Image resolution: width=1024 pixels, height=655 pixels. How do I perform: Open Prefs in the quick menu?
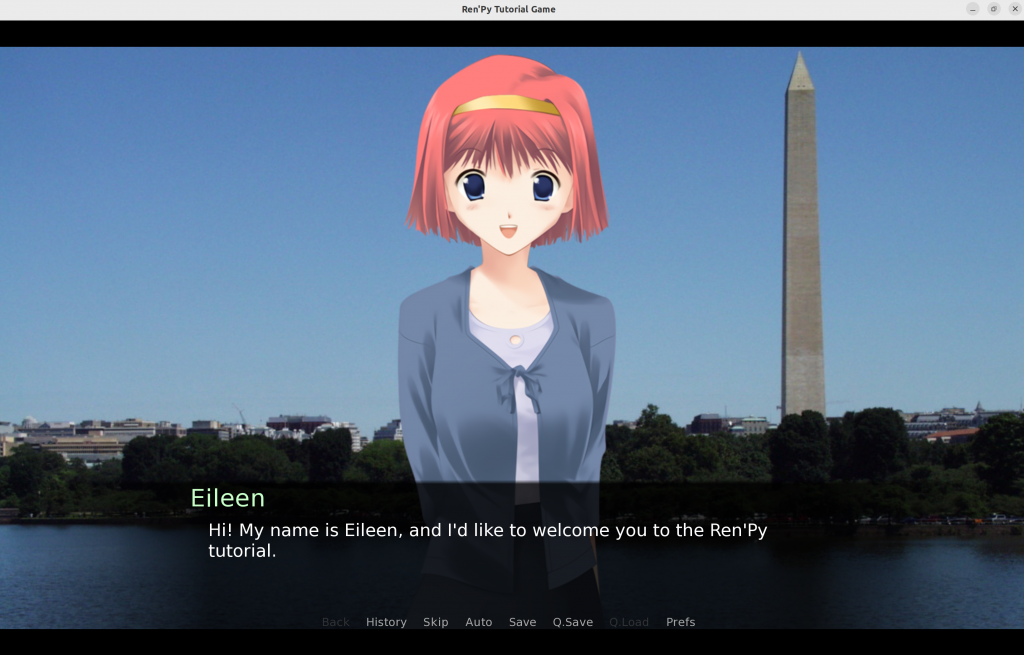680,622
